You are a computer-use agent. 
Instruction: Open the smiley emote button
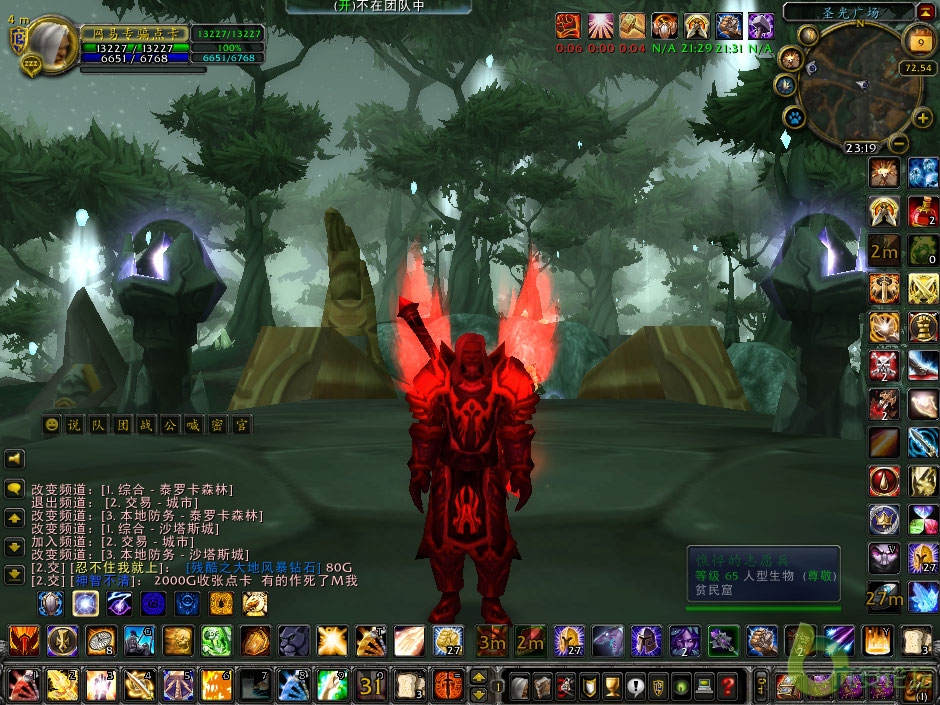point(51,425)
